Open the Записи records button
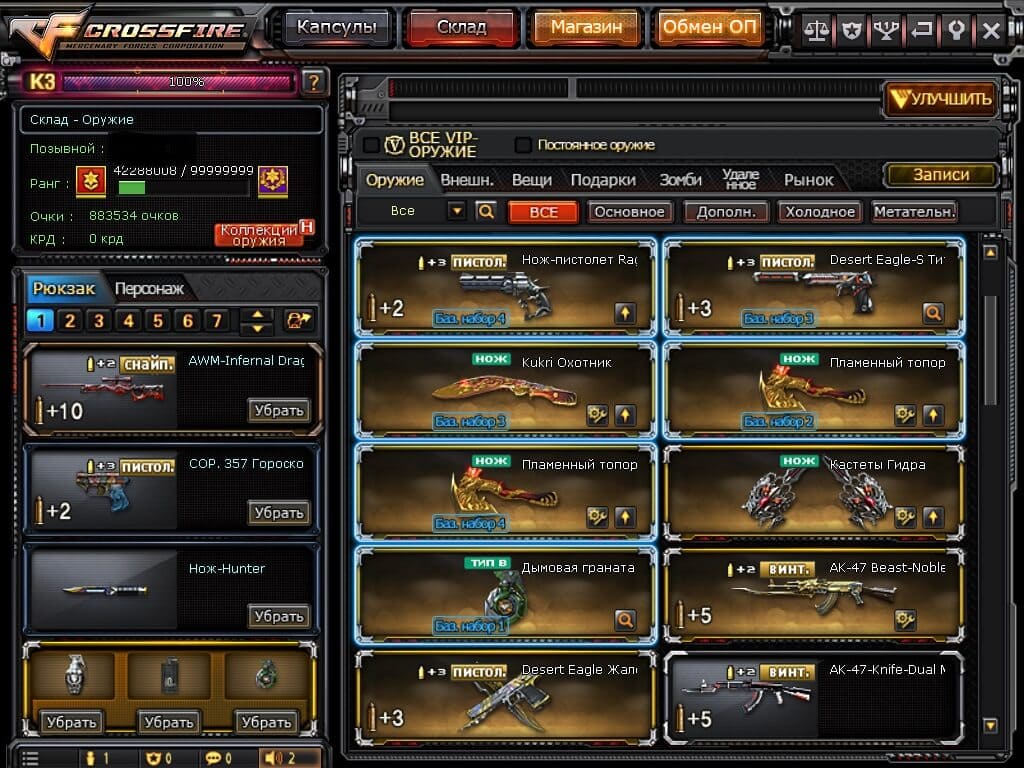Screen dimensions: 1024x768 click(x=941, y=175)
